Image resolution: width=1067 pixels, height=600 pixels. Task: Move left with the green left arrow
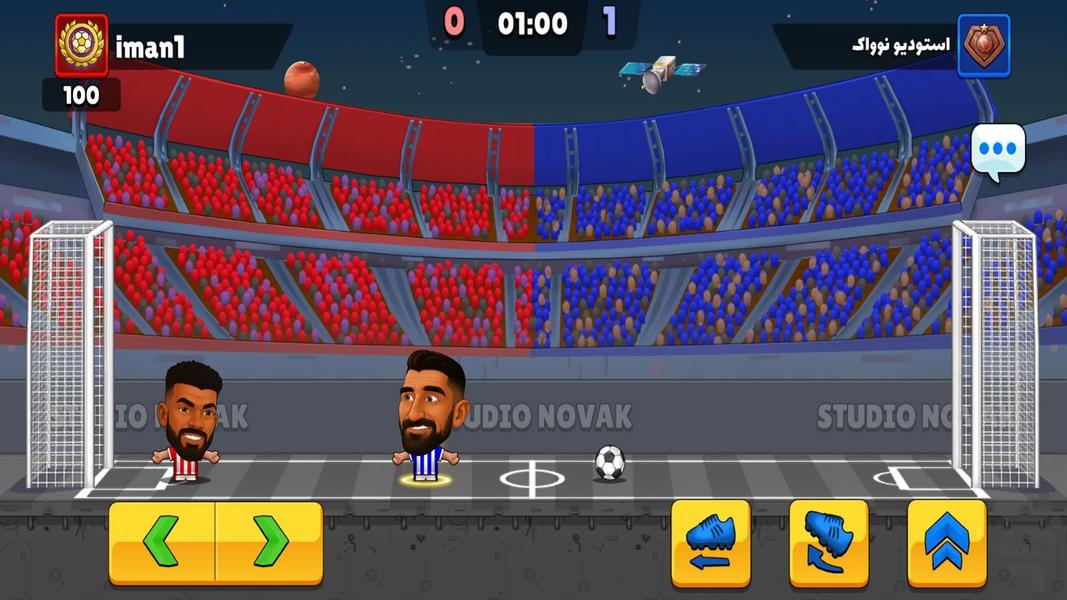[162, 543]
